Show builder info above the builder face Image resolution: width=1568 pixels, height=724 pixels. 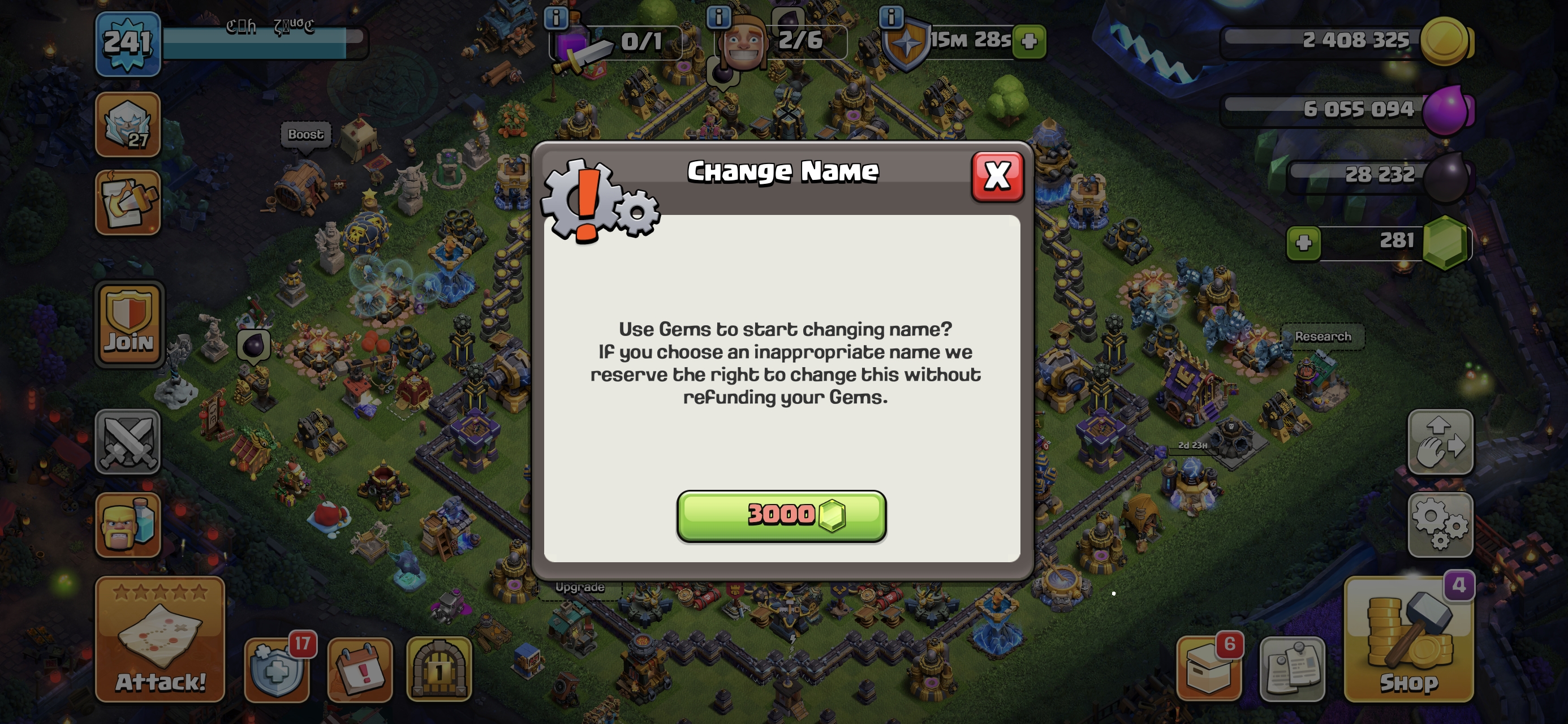718,17
